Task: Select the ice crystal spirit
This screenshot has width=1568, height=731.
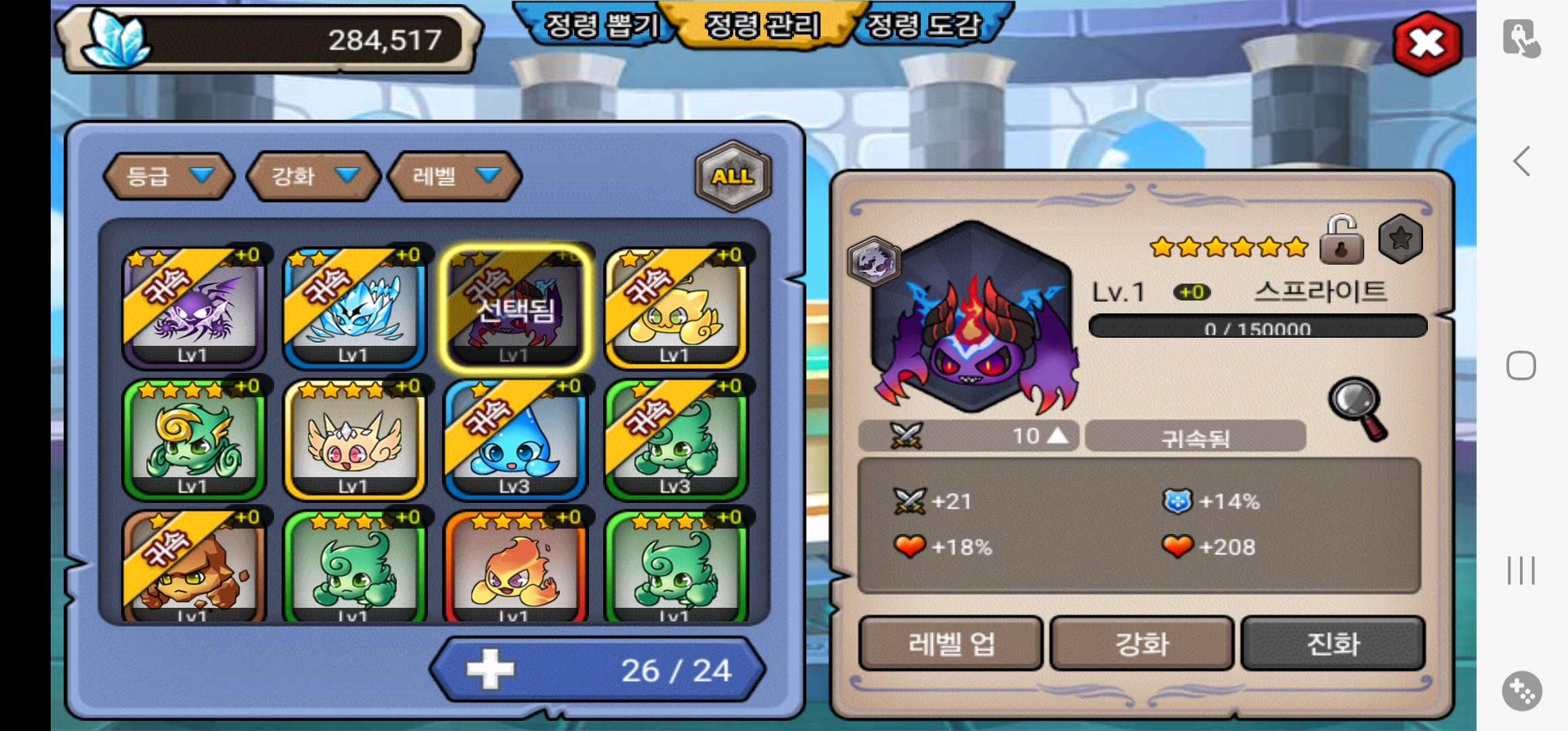Action: pyautogui.click(x=354, y=307)
